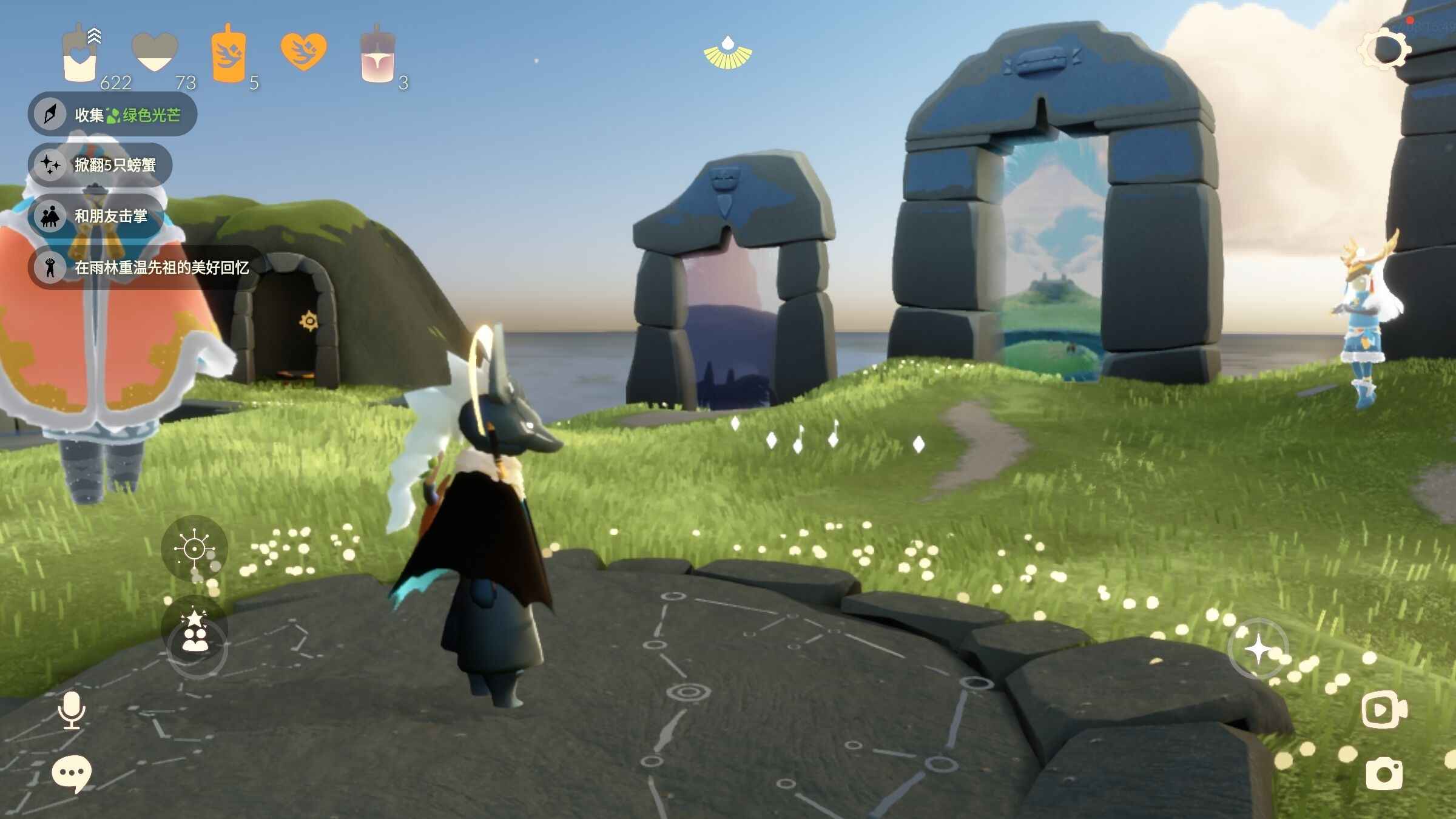Viewport: 1456px width, 819px height.
Task: Open the emote sun-shaped button
Action: [x=194, y=549]
